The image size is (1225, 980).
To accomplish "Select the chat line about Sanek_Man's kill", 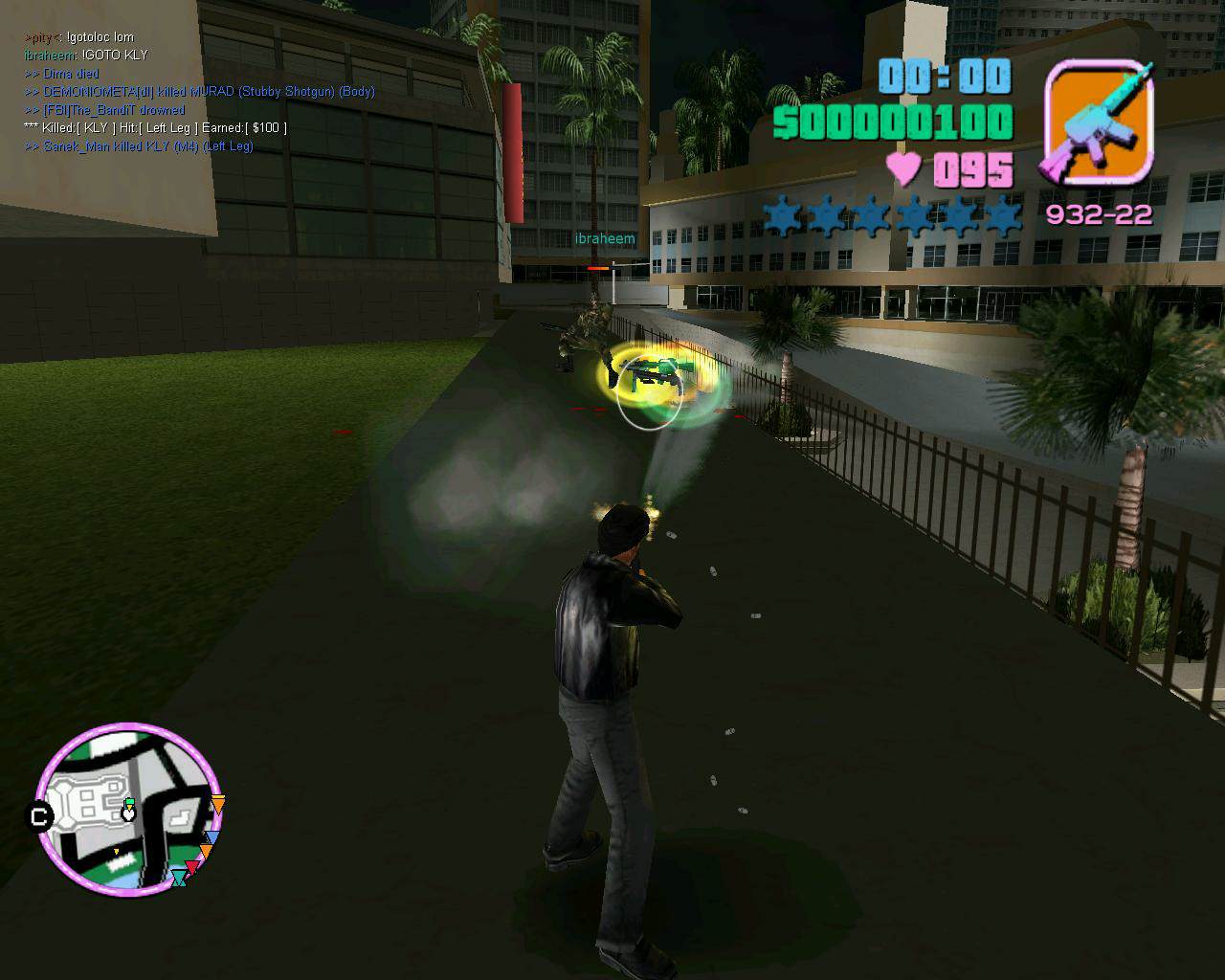I will tap(148, 146).
